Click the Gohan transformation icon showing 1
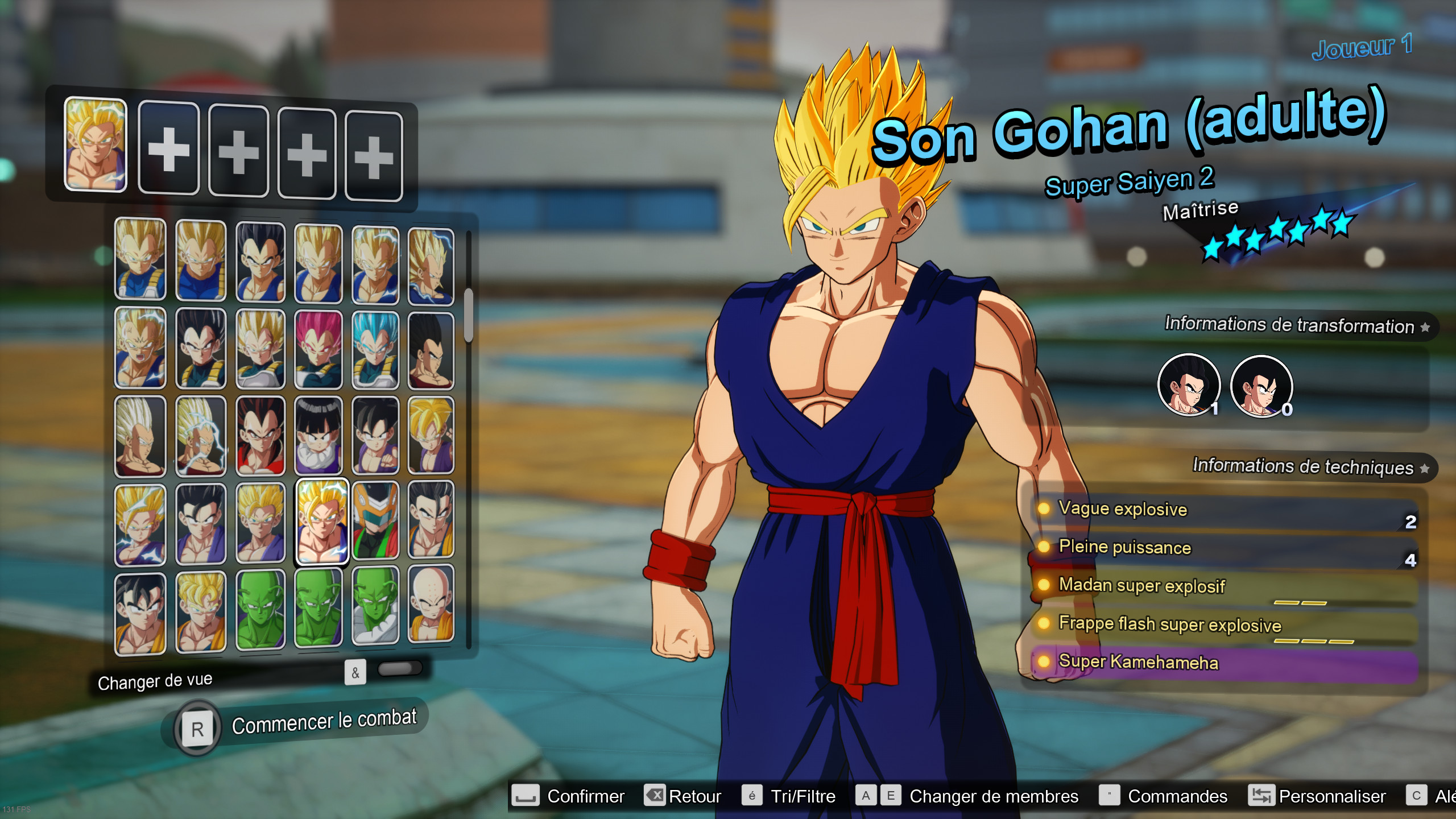Viewport: 1456px width, 819px height. pyautogui.click(x=1189, y=387)
